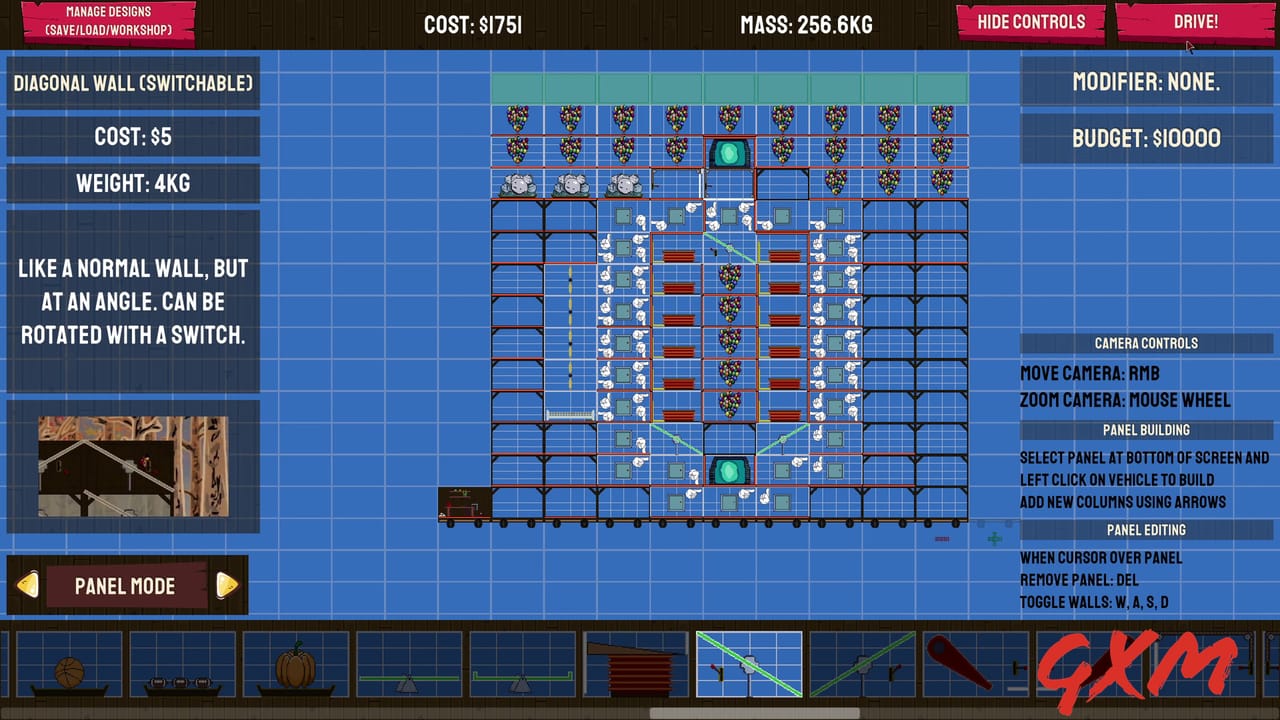Screen dimensions: 1280x720
Task: Toggle the second green diagonal wall variant
Action: click(x=862, y=662)
